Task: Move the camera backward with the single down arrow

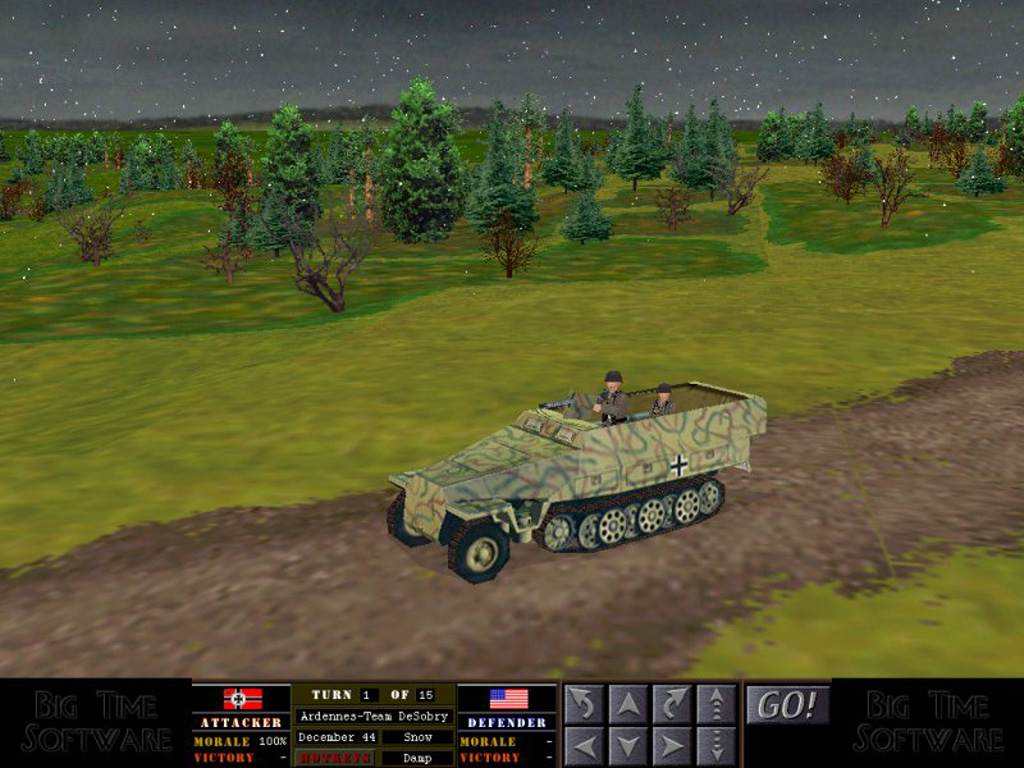Action: 628,746
